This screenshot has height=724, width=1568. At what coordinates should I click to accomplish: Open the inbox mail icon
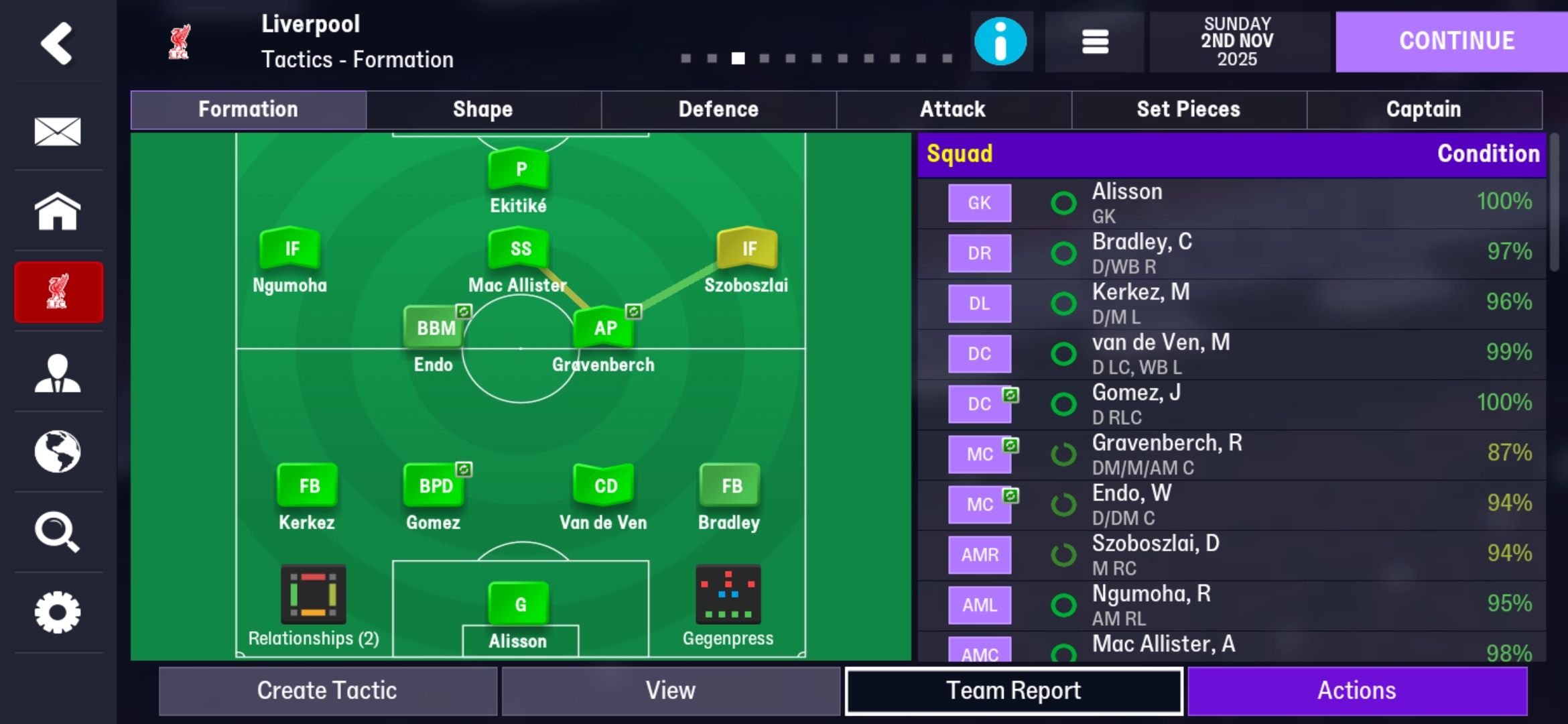coord(58,131)
